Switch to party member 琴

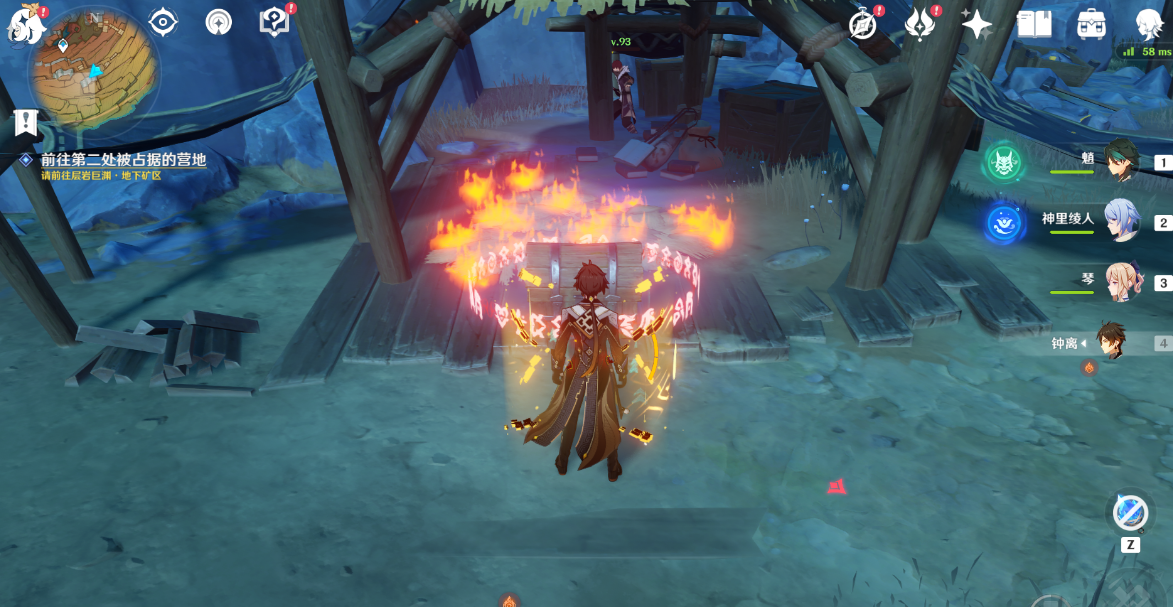click(x=1123, y=282)
